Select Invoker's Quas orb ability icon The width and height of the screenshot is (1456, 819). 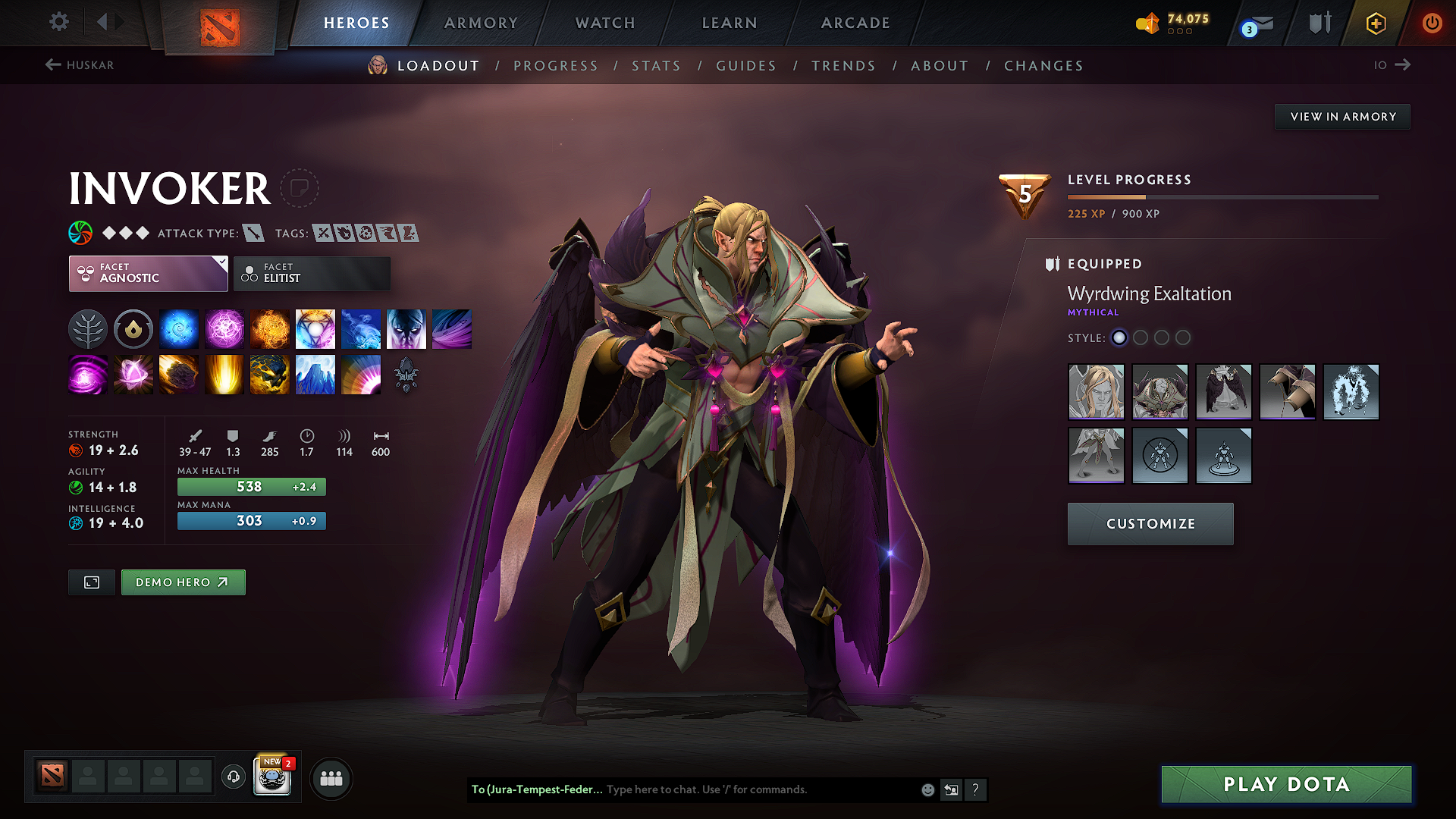179,328
